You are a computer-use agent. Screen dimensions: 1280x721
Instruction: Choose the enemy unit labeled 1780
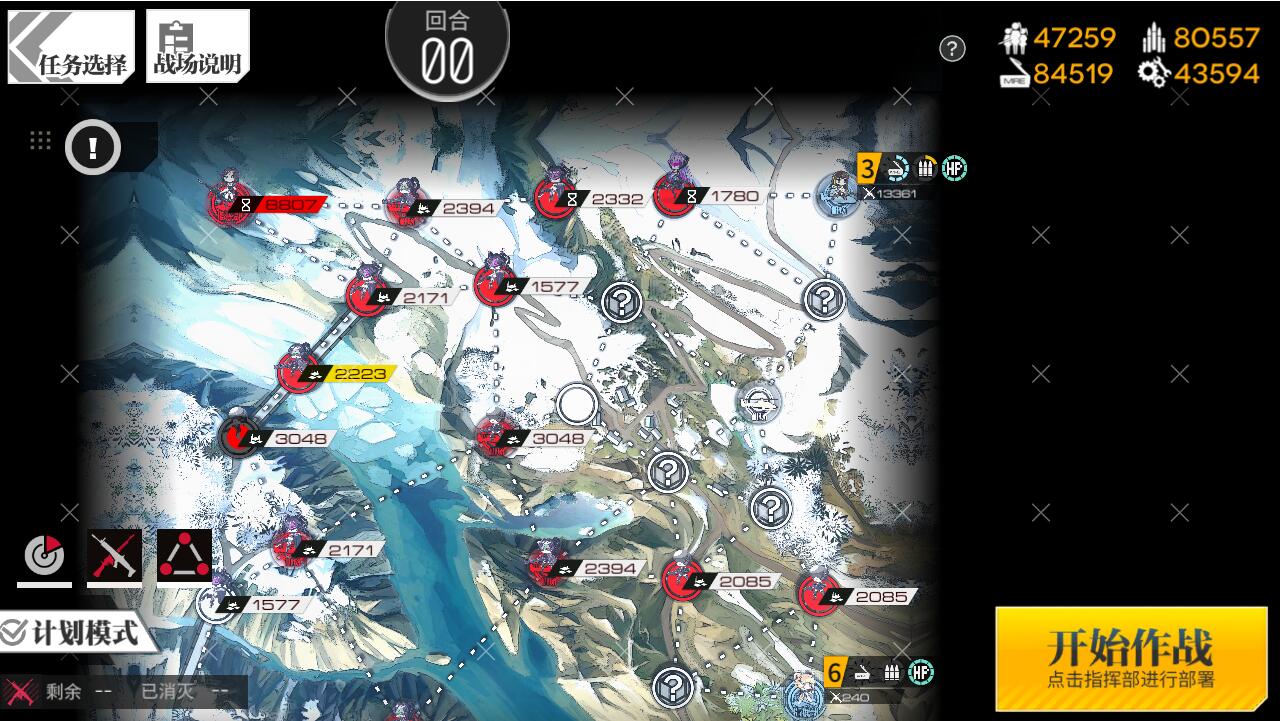click(x=675, y=194)
